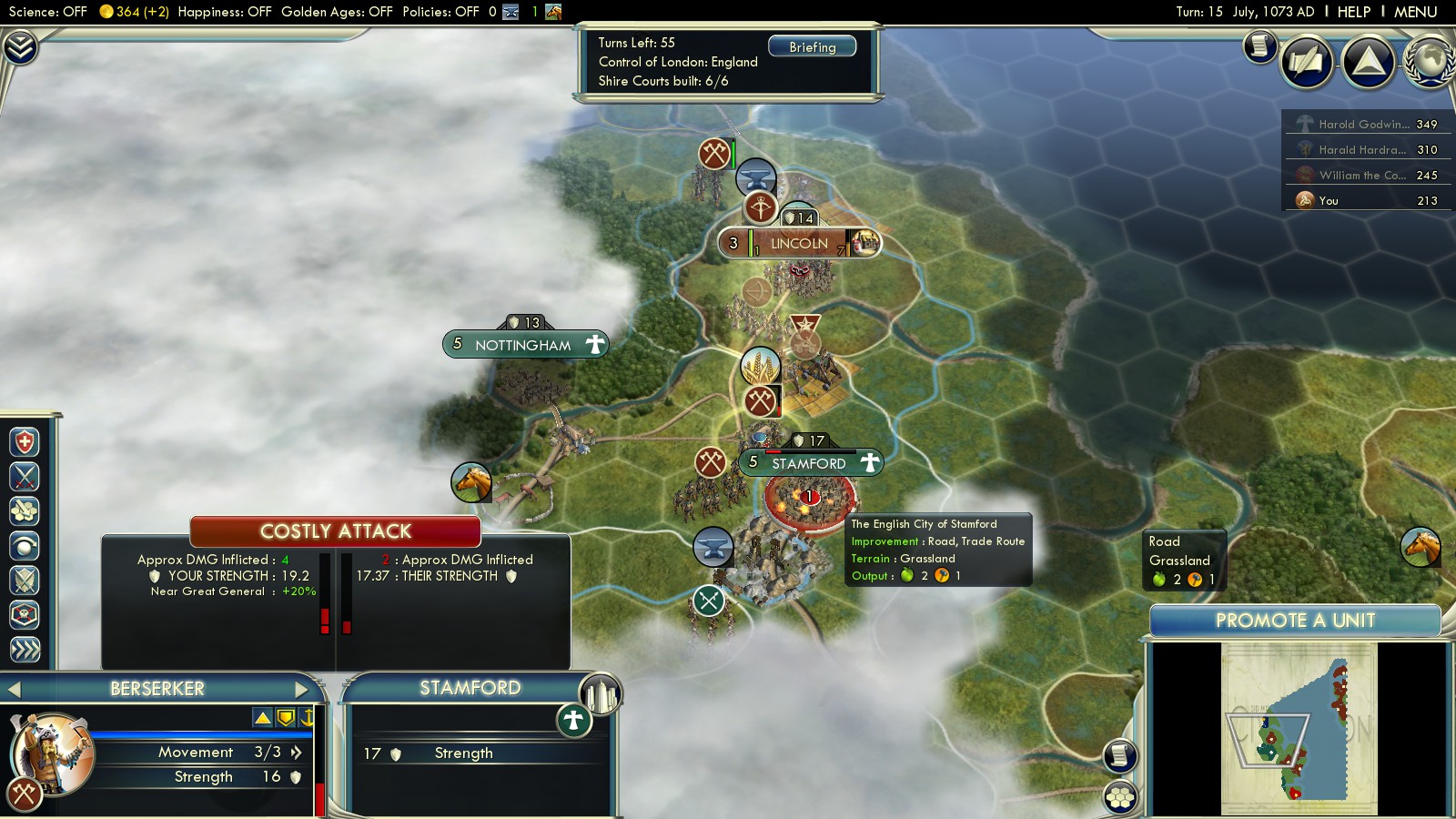The height and width of the screenshot is (819, 1456).
Task: Select the Nottingham city banner
Action: [524, 345]
